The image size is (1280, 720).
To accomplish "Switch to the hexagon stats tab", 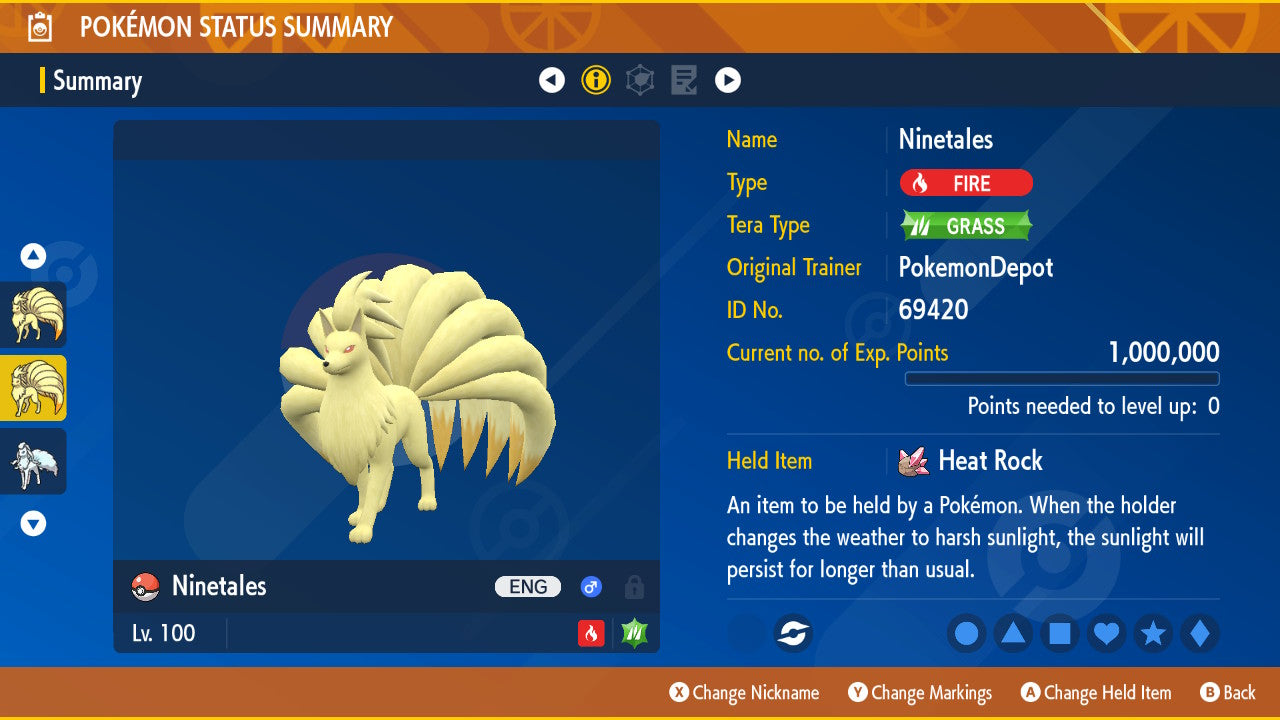I will pos(640,80).
